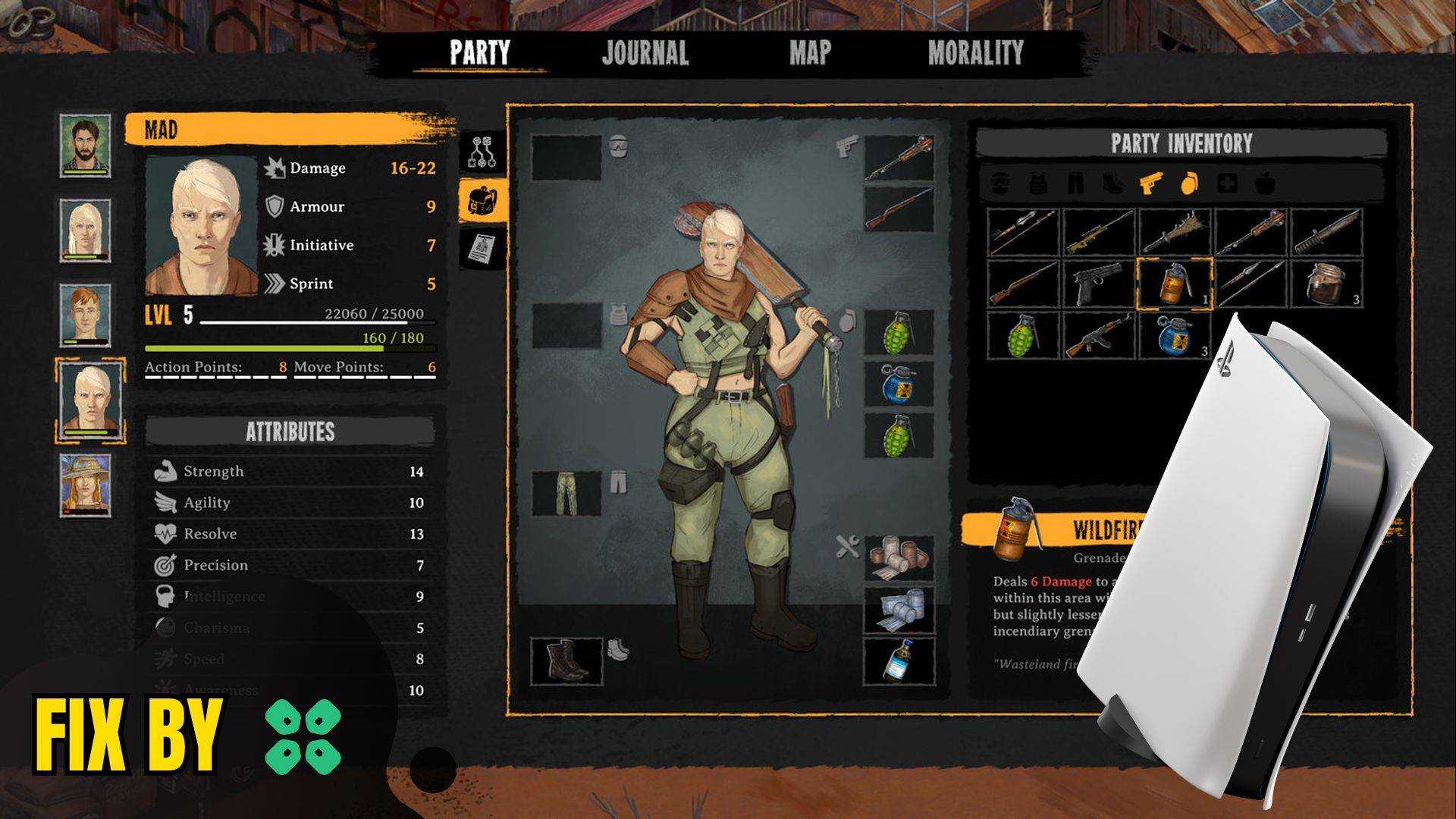
Task: Open the skill tree side tab
Action: click(x=482, y=152)
